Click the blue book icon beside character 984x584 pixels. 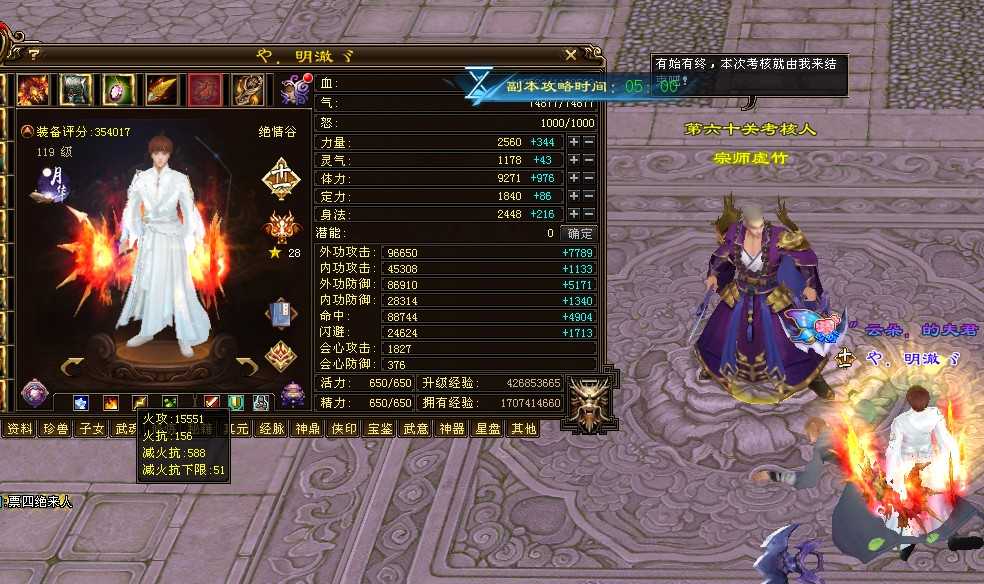[281, 314]
